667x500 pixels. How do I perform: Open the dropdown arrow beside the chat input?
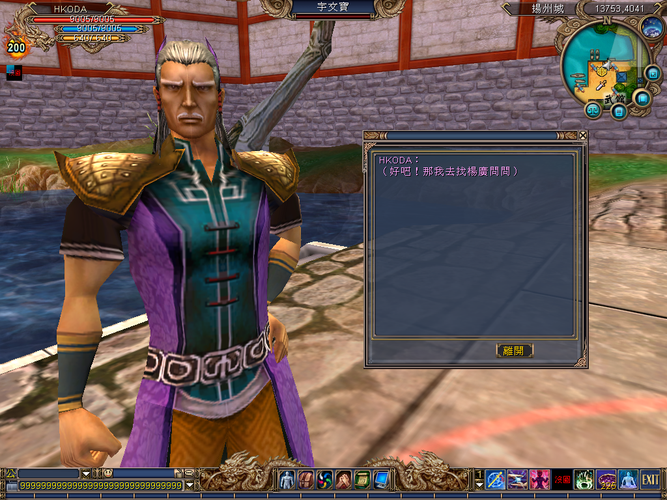(x=190, y=485)
